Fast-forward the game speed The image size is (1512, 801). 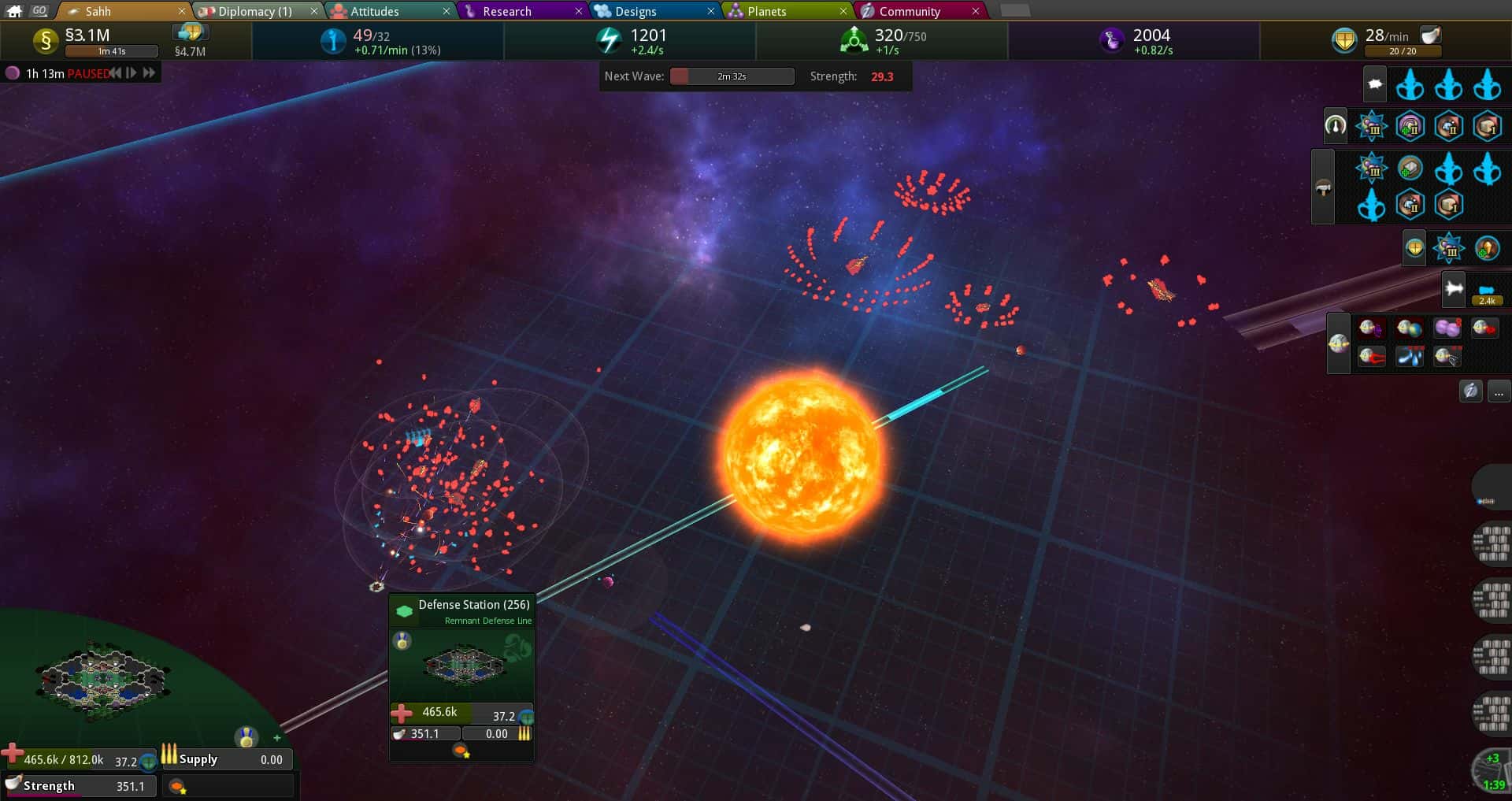coord(150,72)
